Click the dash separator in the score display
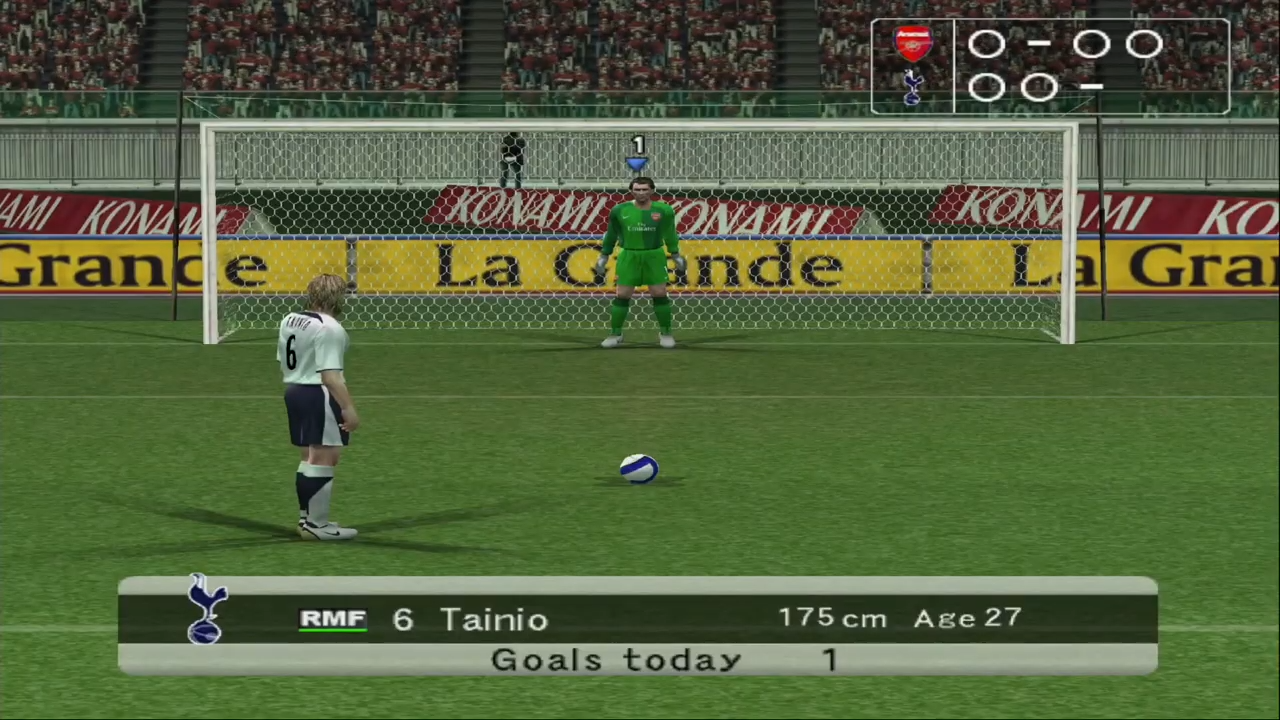 1040,45
